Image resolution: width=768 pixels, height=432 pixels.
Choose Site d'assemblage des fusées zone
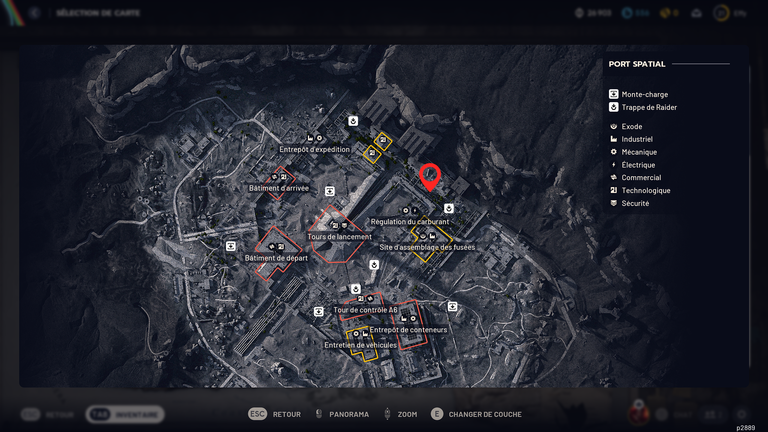click(427, 247)
